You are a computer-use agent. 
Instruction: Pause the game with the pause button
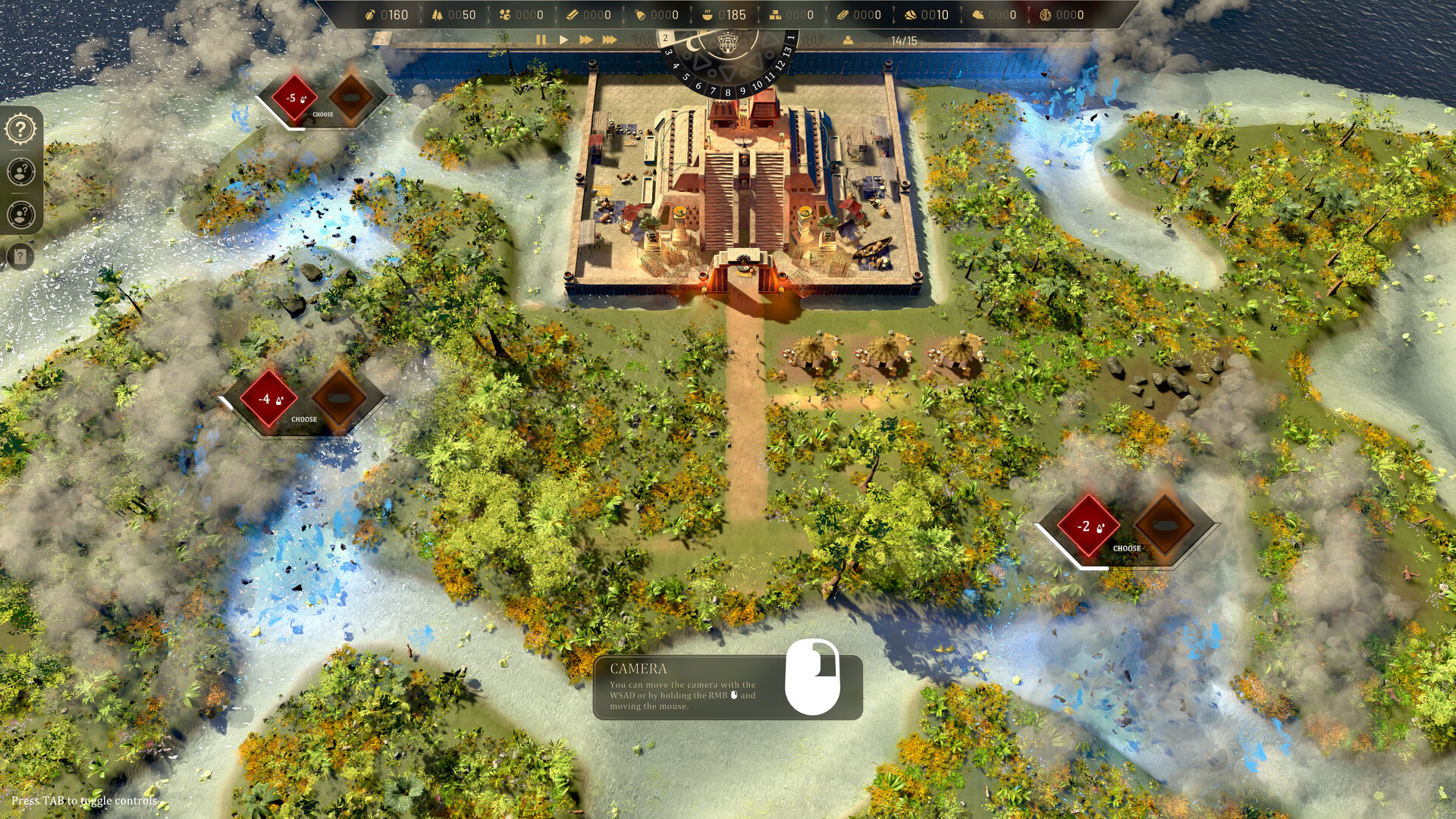541,39
